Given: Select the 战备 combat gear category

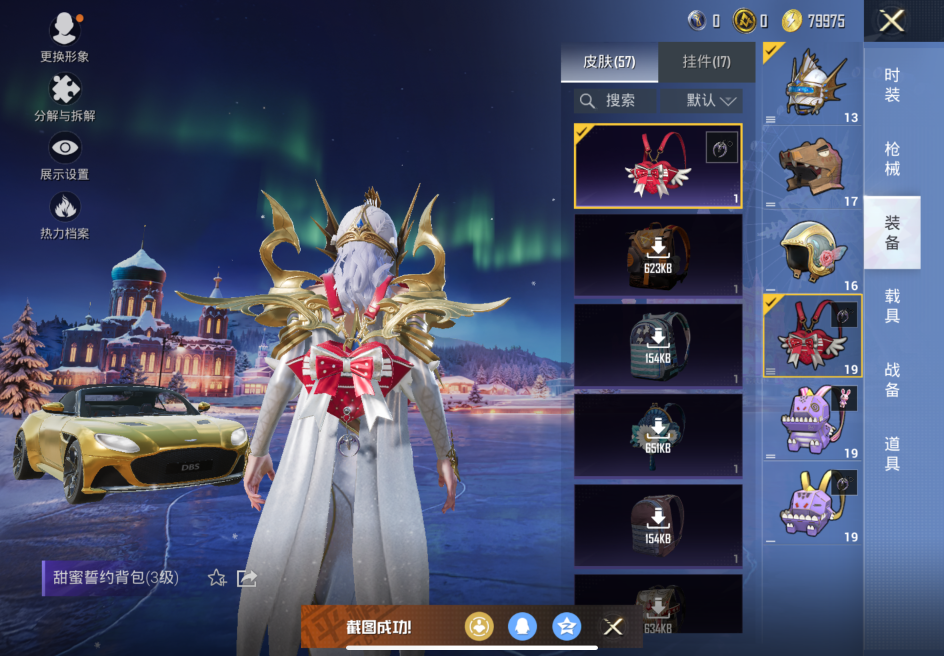Looking at the screenshot, I should [892, 380].
